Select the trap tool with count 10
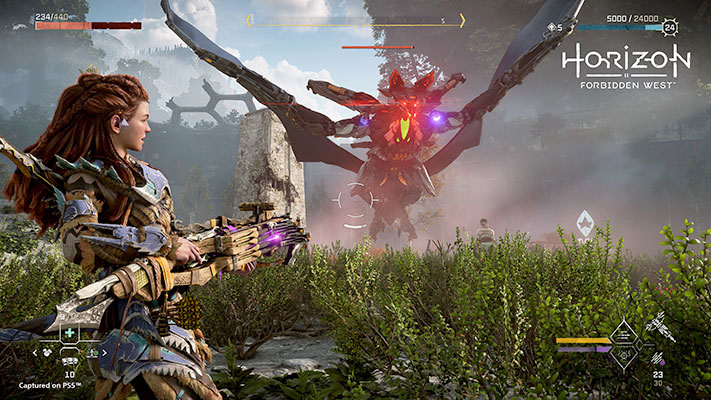The image size is (711, 400). [70, 361]
